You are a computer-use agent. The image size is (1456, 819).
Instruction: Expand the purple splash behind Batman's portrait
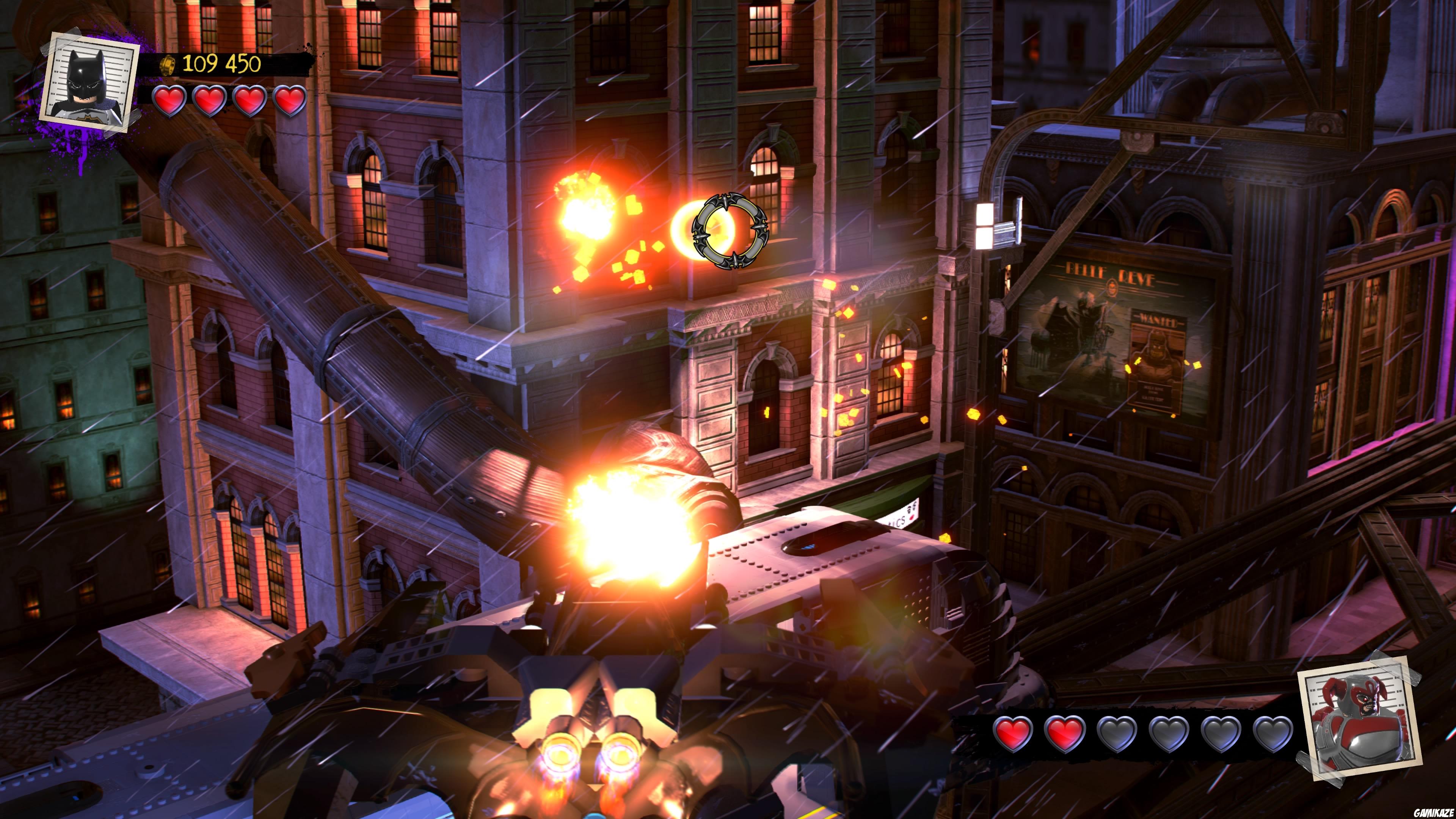(x=62, y=141)
